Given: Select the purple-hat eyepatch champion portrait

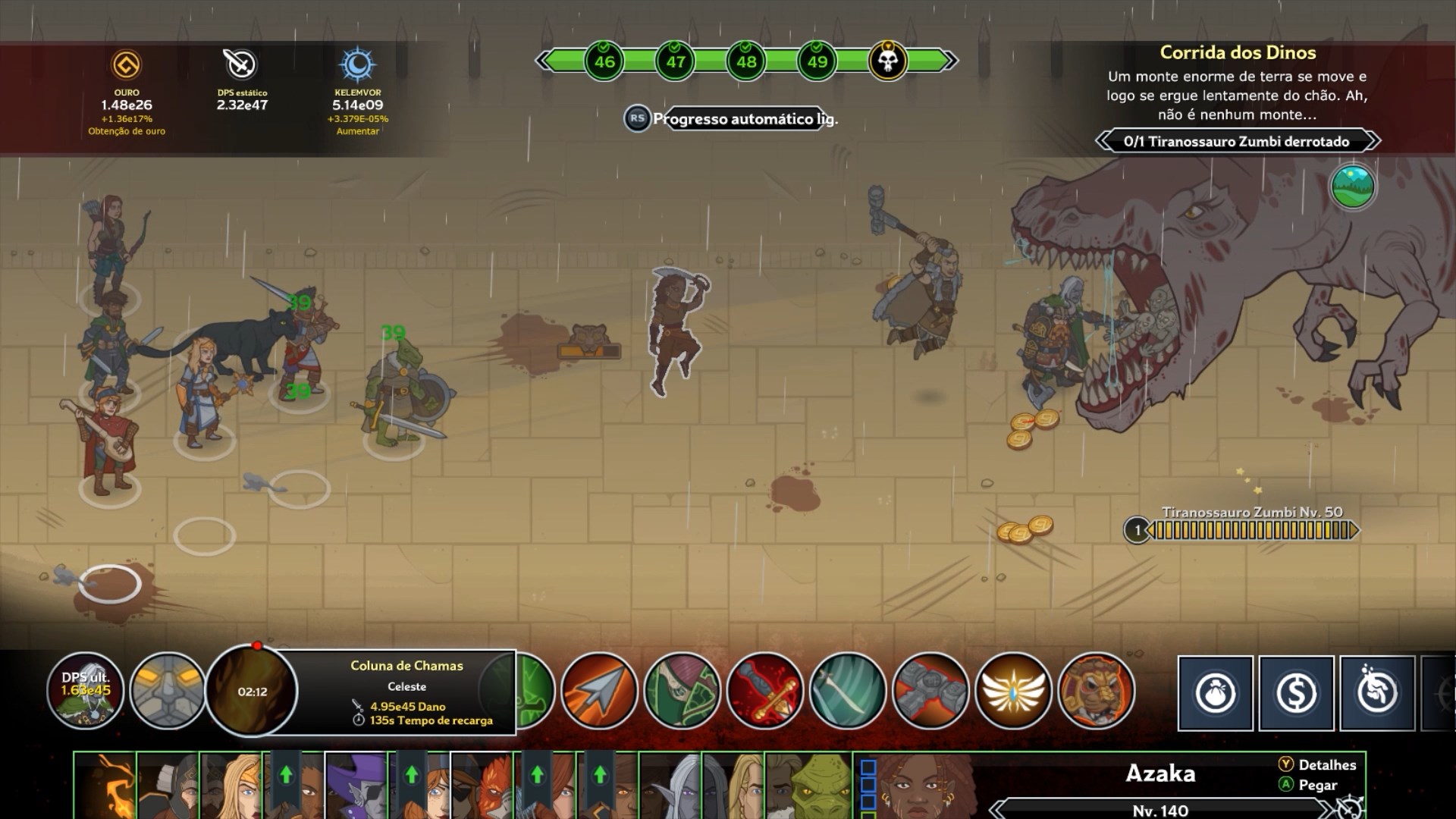Looking at the screenshot, I should 356,785.
